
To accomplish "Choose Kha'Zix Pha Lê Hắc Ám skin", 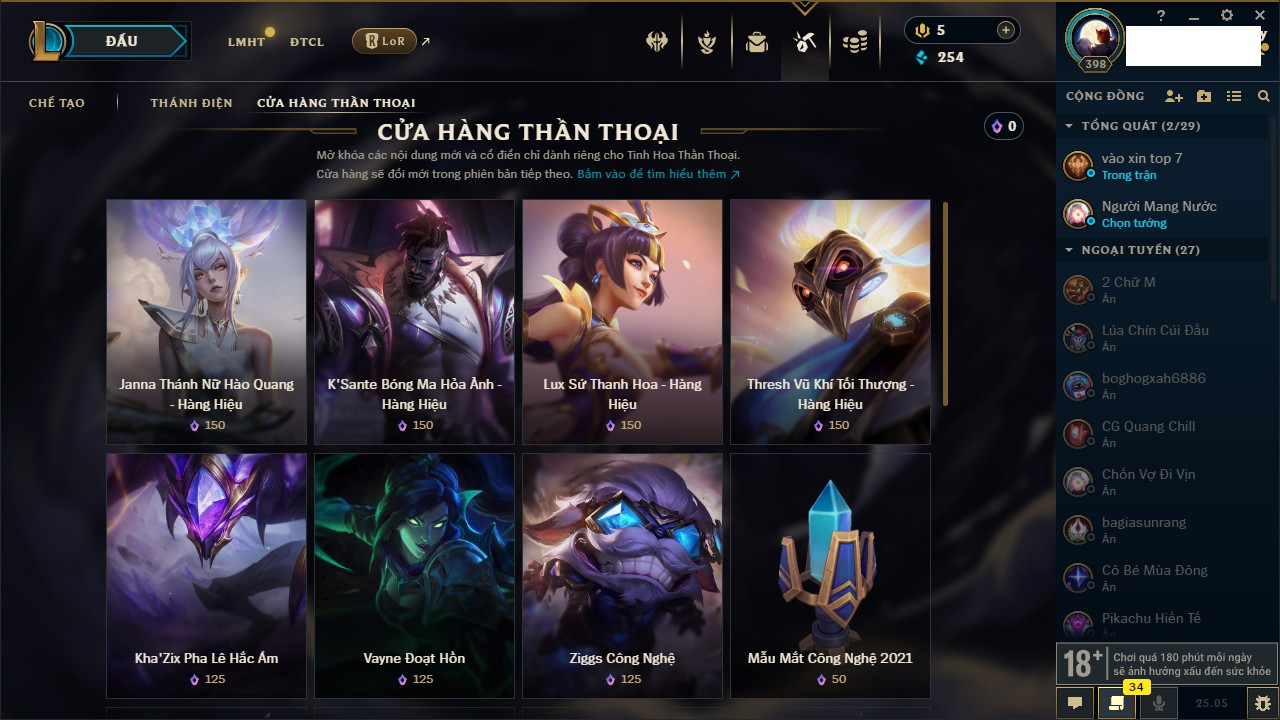I will point(207,575).
